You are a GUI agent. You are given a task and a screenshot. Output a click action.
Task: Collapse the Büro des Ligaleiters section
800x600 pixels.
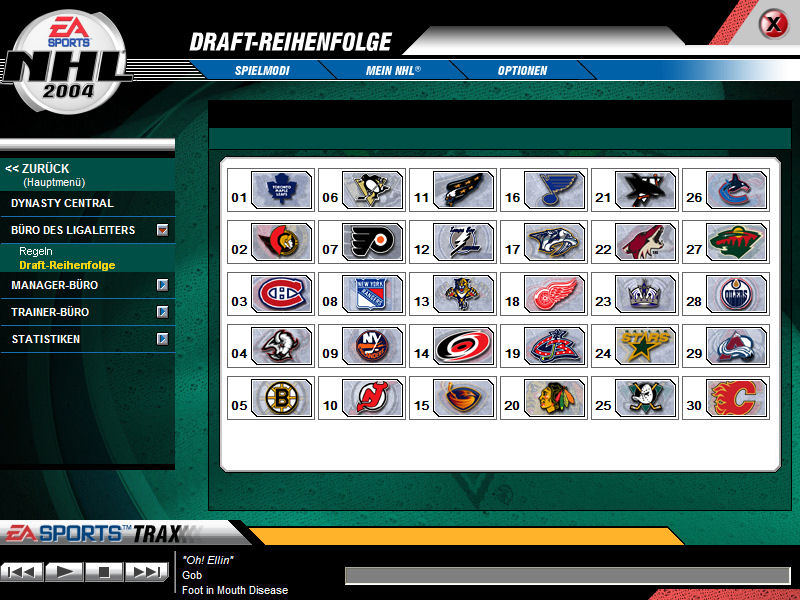[x=162, y=231]
